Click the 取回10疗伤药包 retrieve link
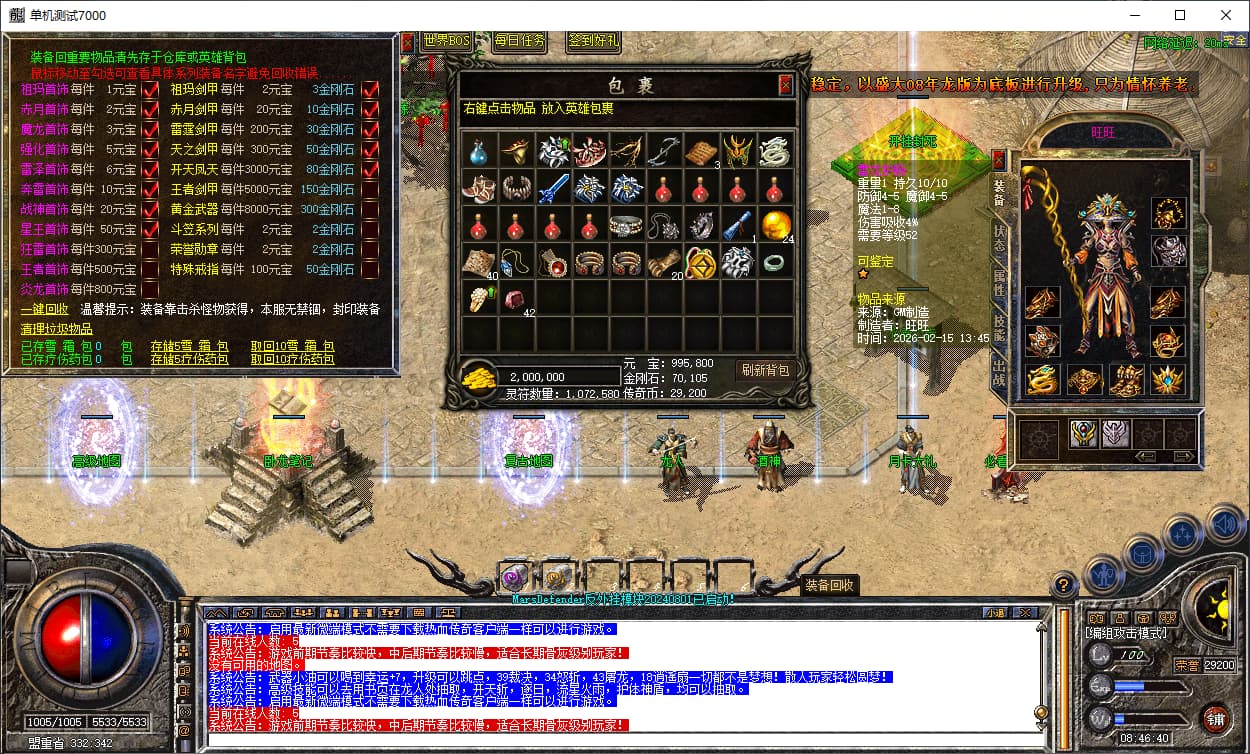This screenshot has height=754, width=1250. pos(293,359)
